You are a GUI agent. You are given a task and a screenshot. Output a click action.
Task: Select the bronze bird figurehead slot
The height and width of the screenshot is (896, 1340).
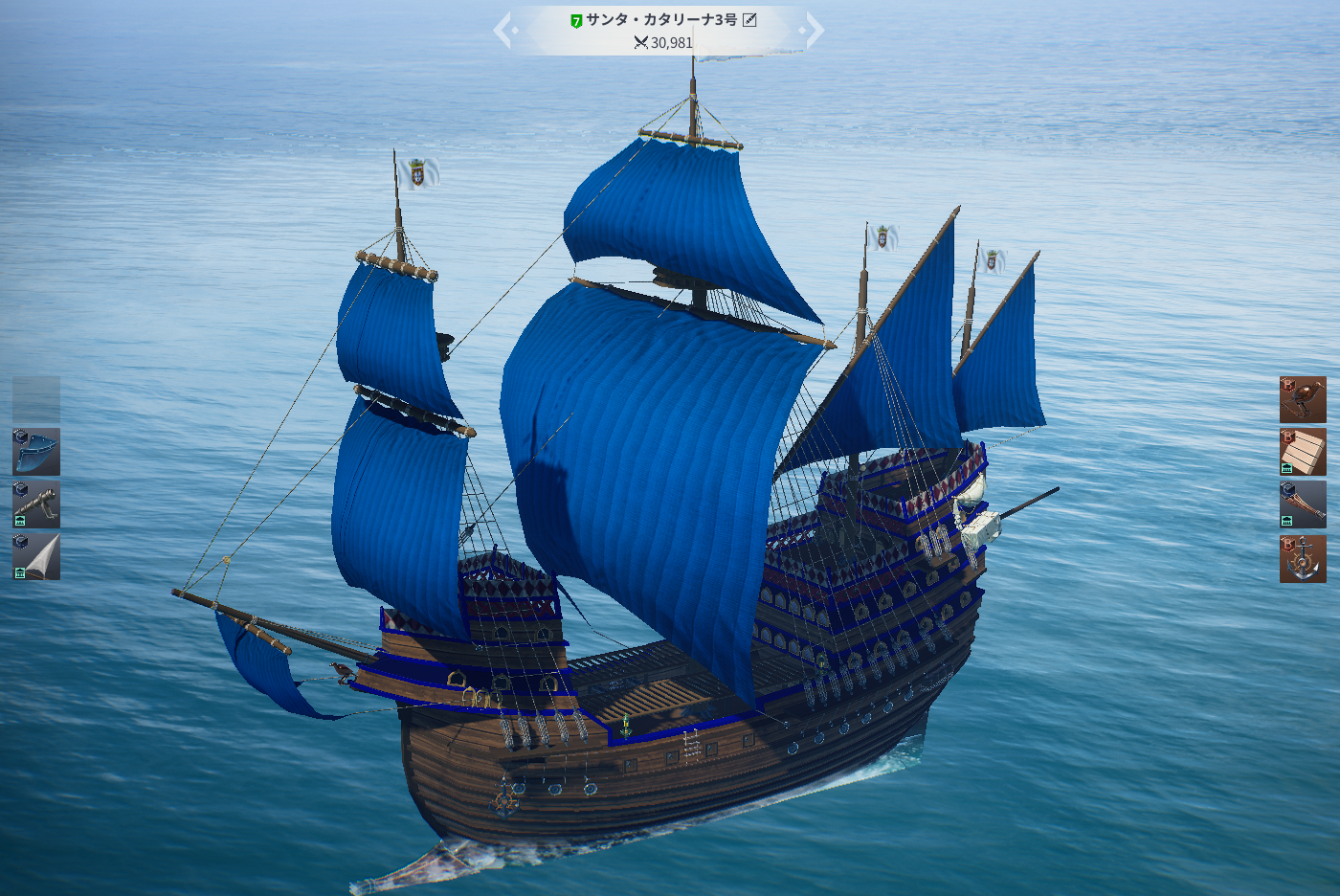1303,400
